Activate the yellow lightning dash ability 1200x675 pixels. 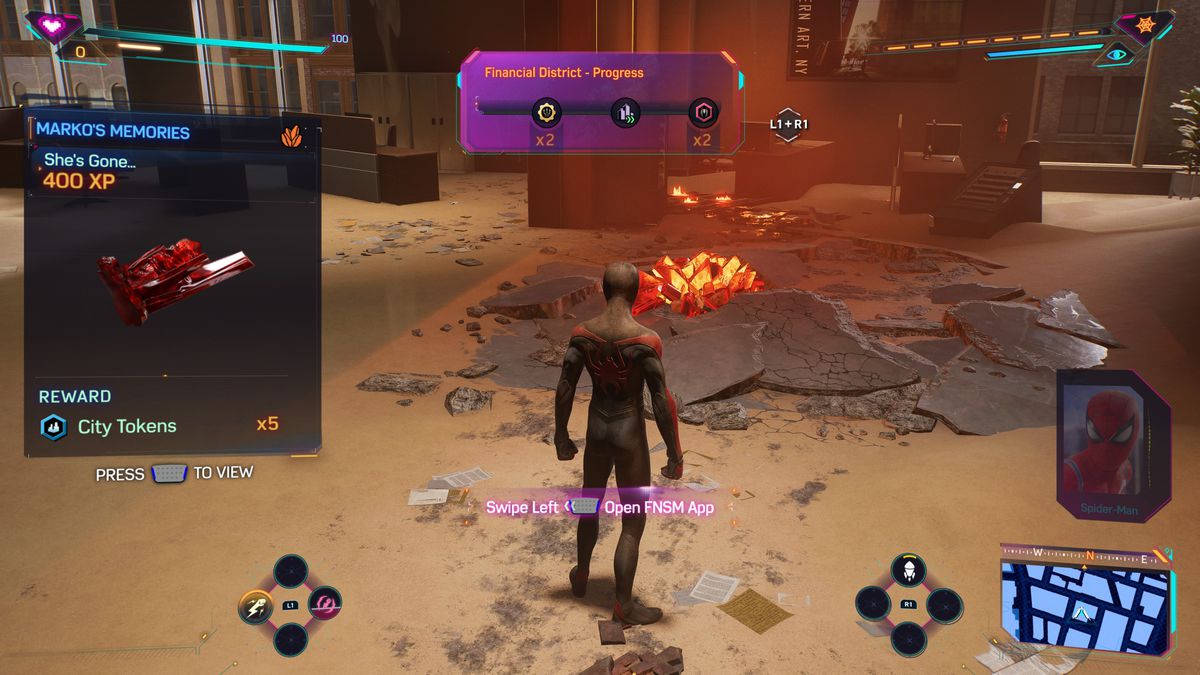tap(253, 605)
